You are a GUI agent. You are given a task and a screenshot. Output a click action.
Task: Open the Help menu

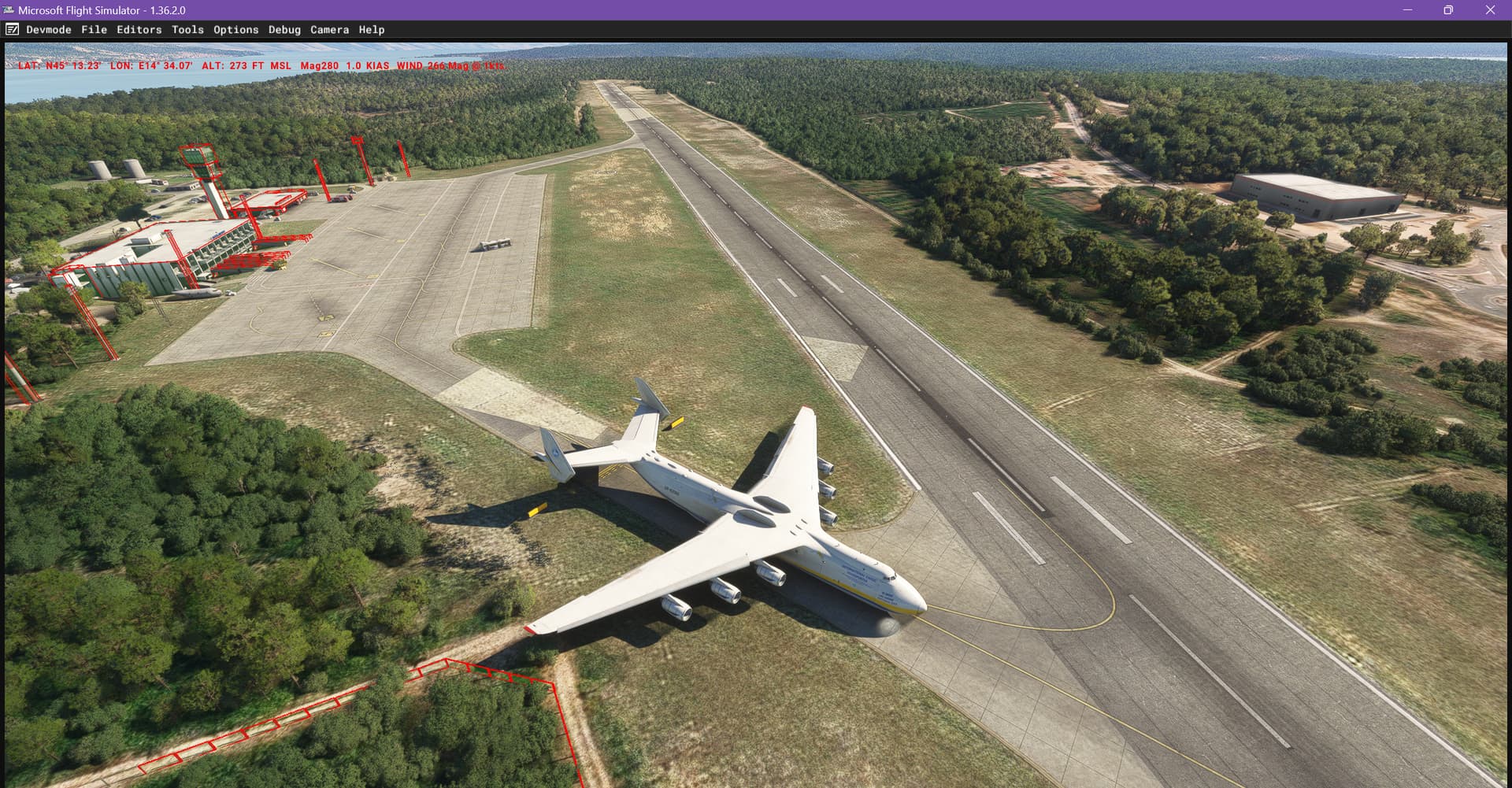click(x=371, y=29)
